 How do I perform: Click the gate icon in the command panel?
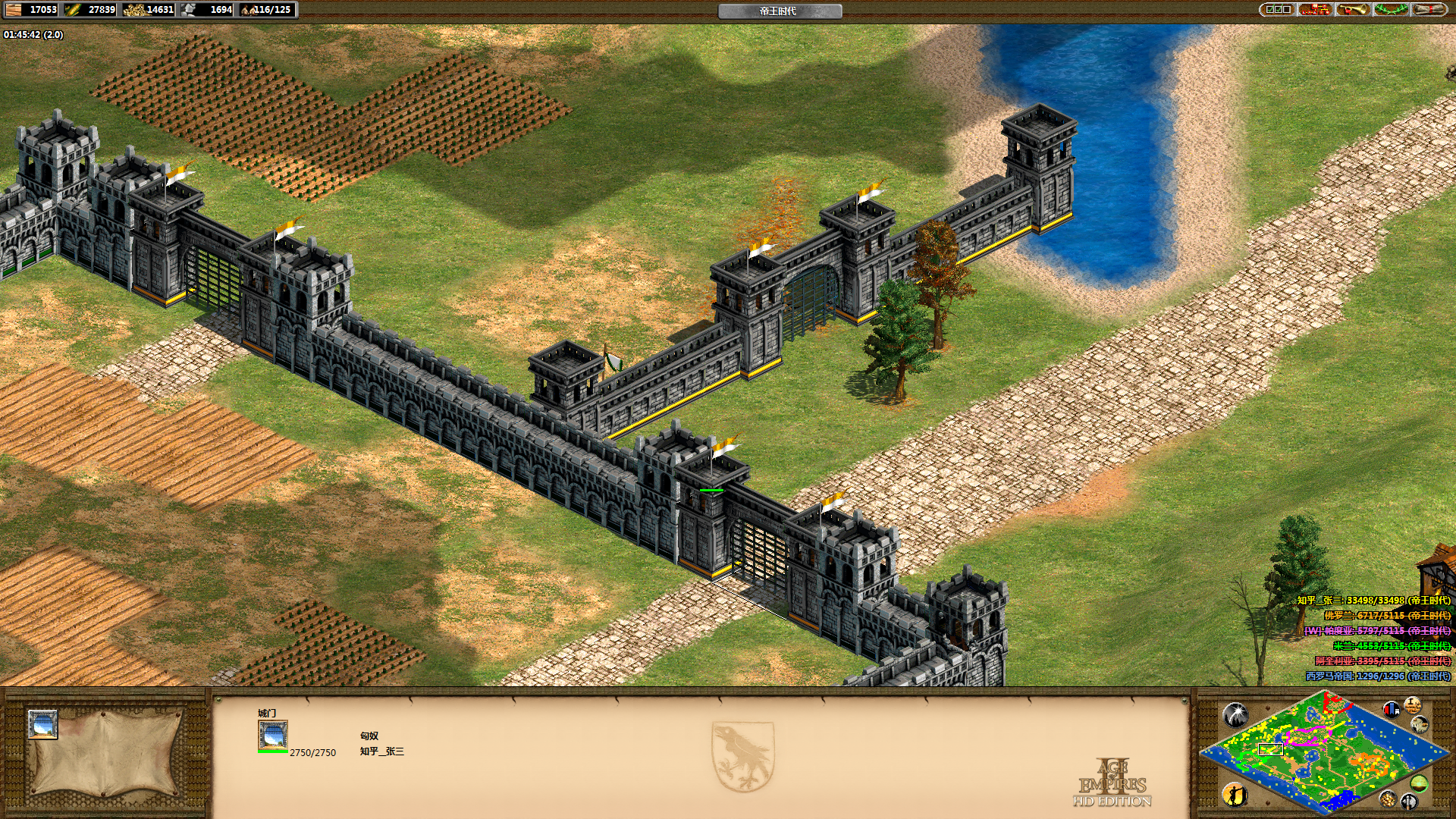[43, 724]
